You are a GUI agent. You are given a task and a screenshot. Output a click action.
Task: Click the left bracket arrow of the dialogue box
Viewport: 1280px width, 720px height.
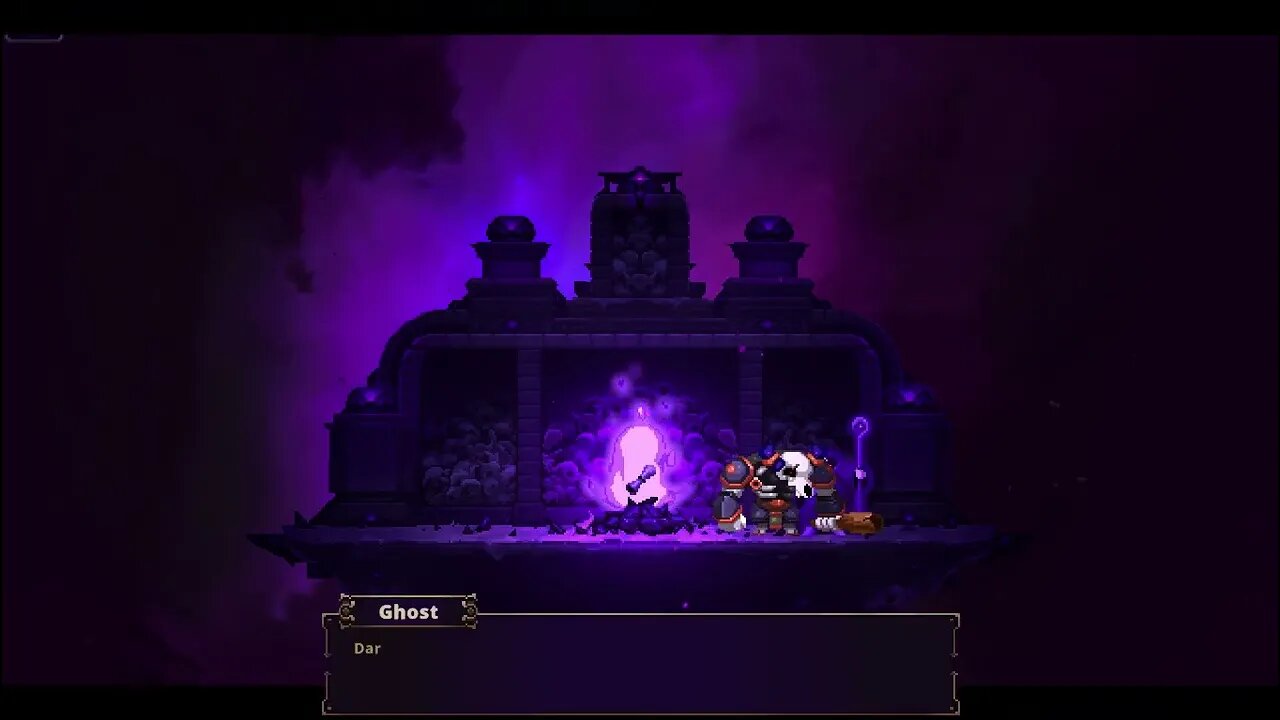click(x=326, y=655)
